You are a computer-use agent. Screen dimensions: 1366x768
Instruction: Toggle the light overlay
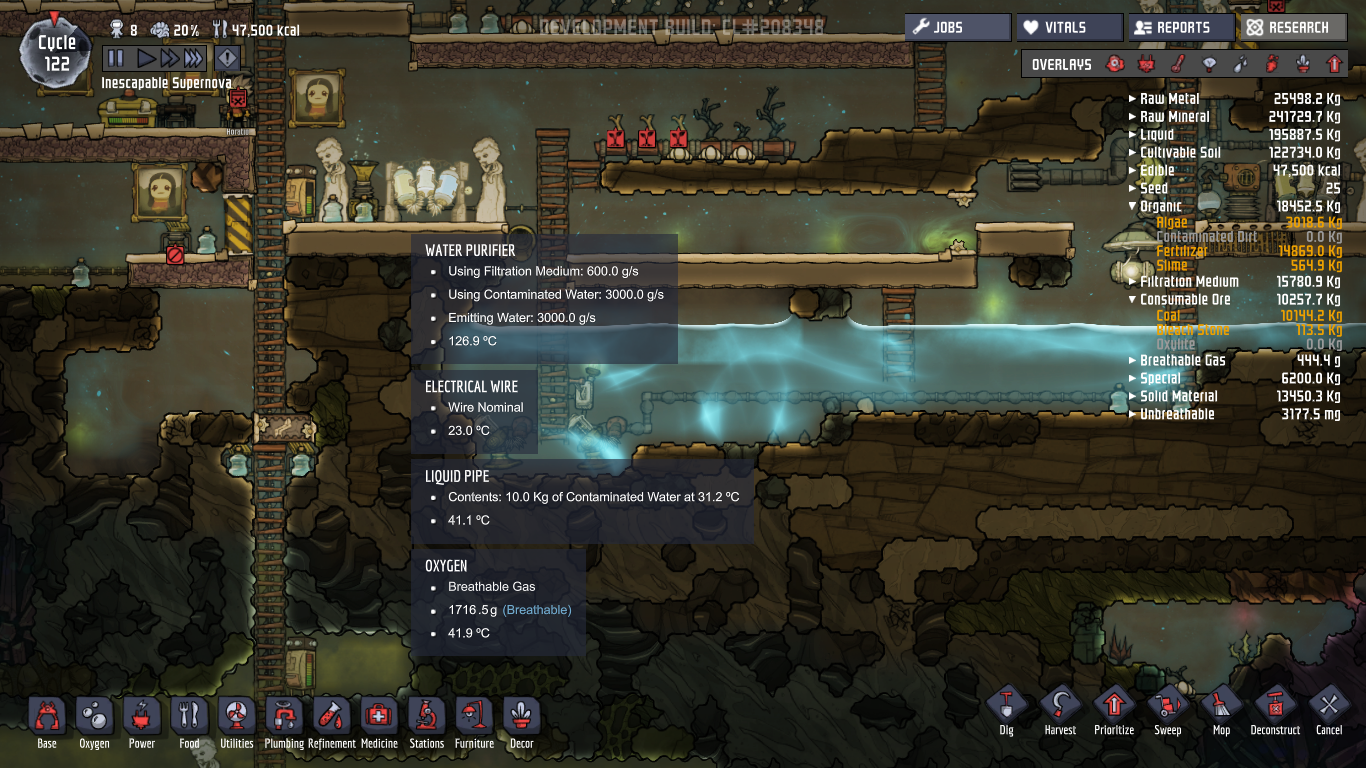tap(1209, 64)
